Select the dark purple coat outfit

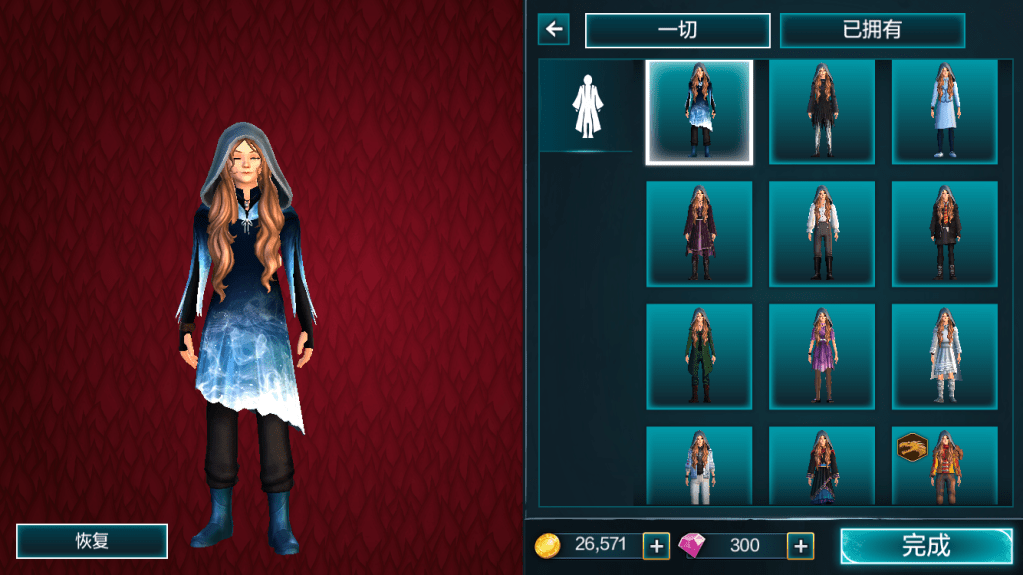pos(698,234)
